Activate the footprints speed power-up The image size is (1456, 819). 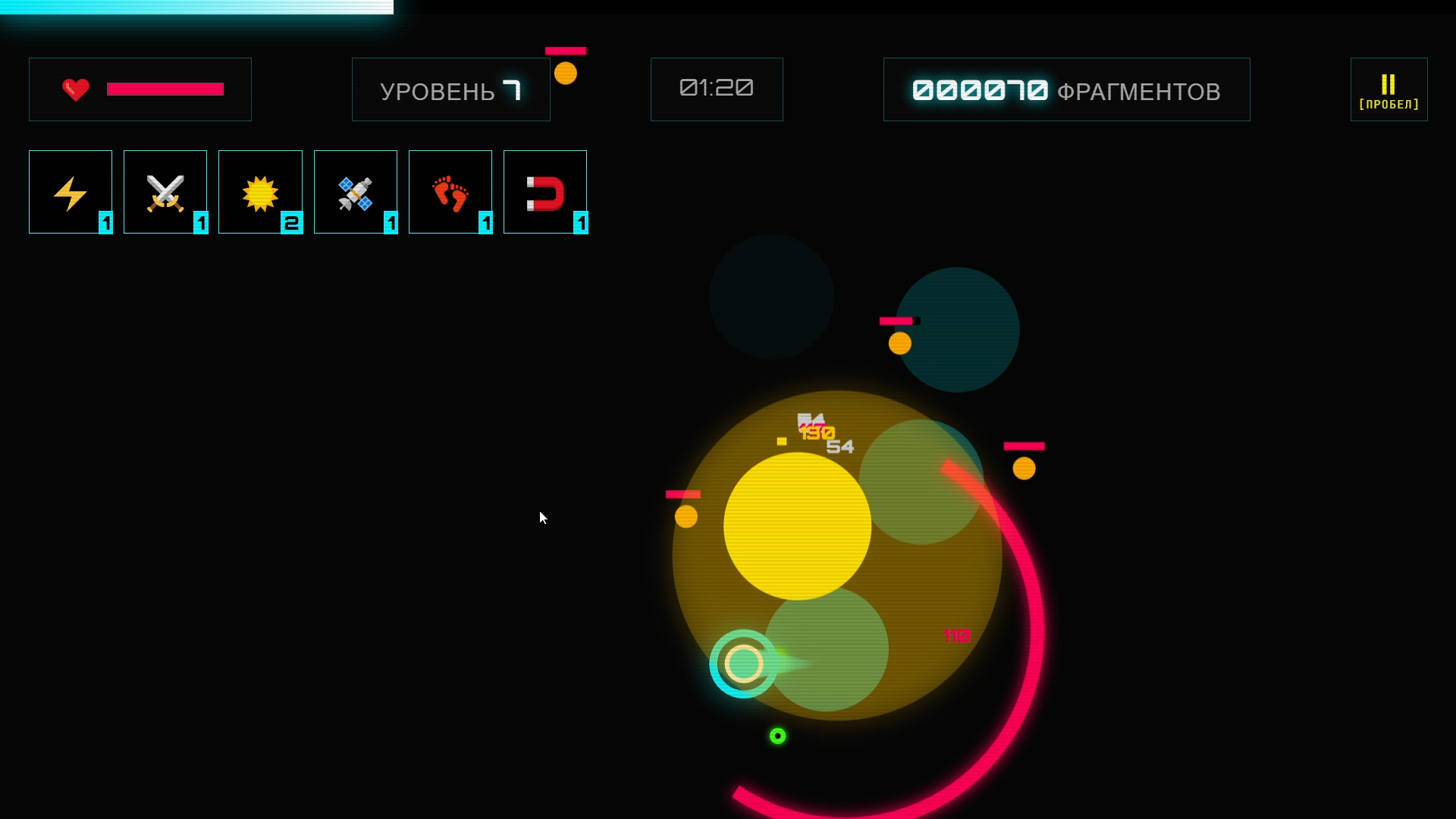point(450,191)
